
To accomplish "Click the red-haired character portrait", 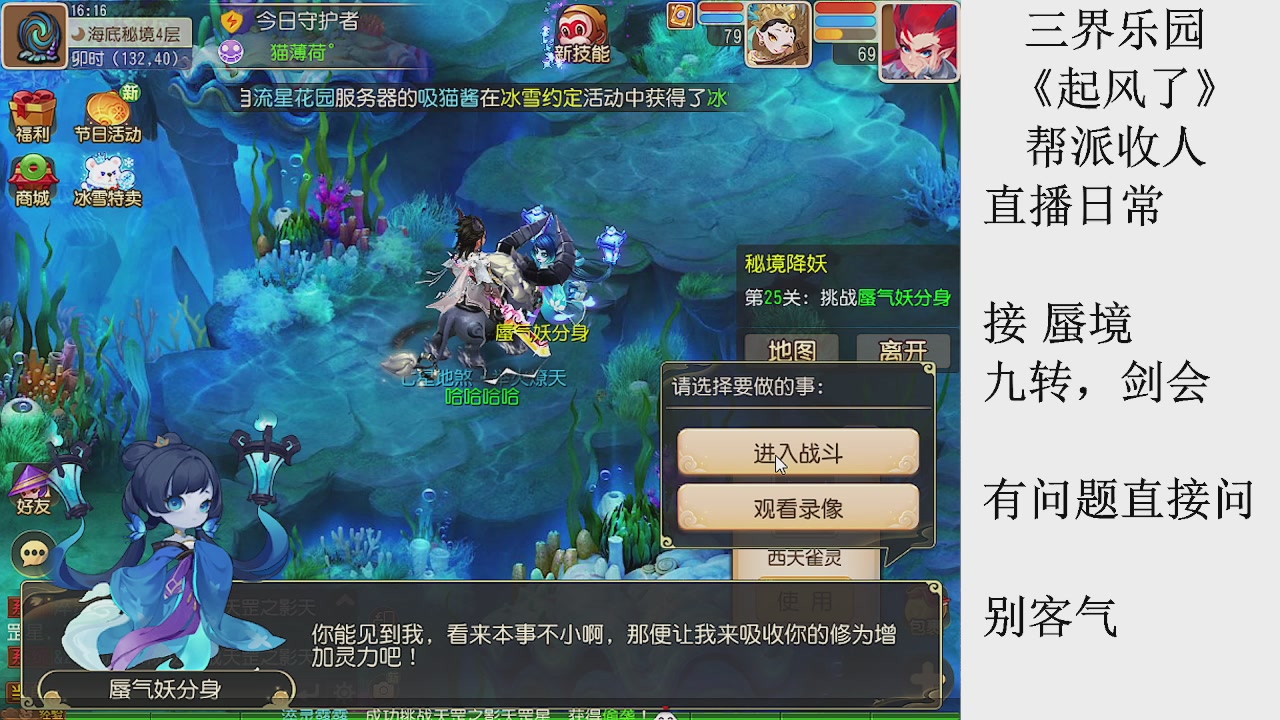I will [x=919, y=41].
